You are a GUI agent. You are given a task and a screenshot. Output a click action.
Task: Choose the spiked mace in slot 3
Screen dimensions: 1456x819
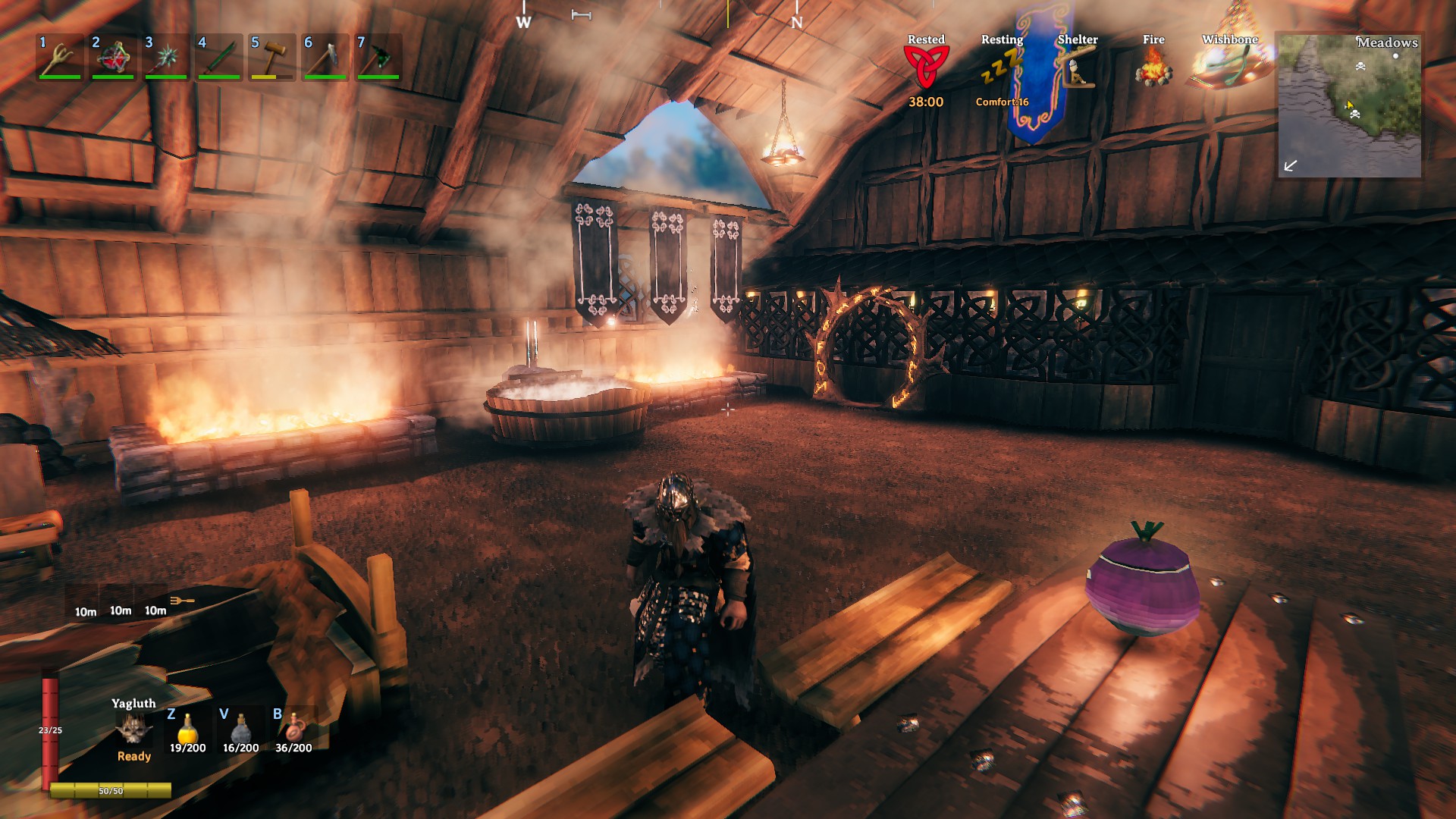click(165, 58)
